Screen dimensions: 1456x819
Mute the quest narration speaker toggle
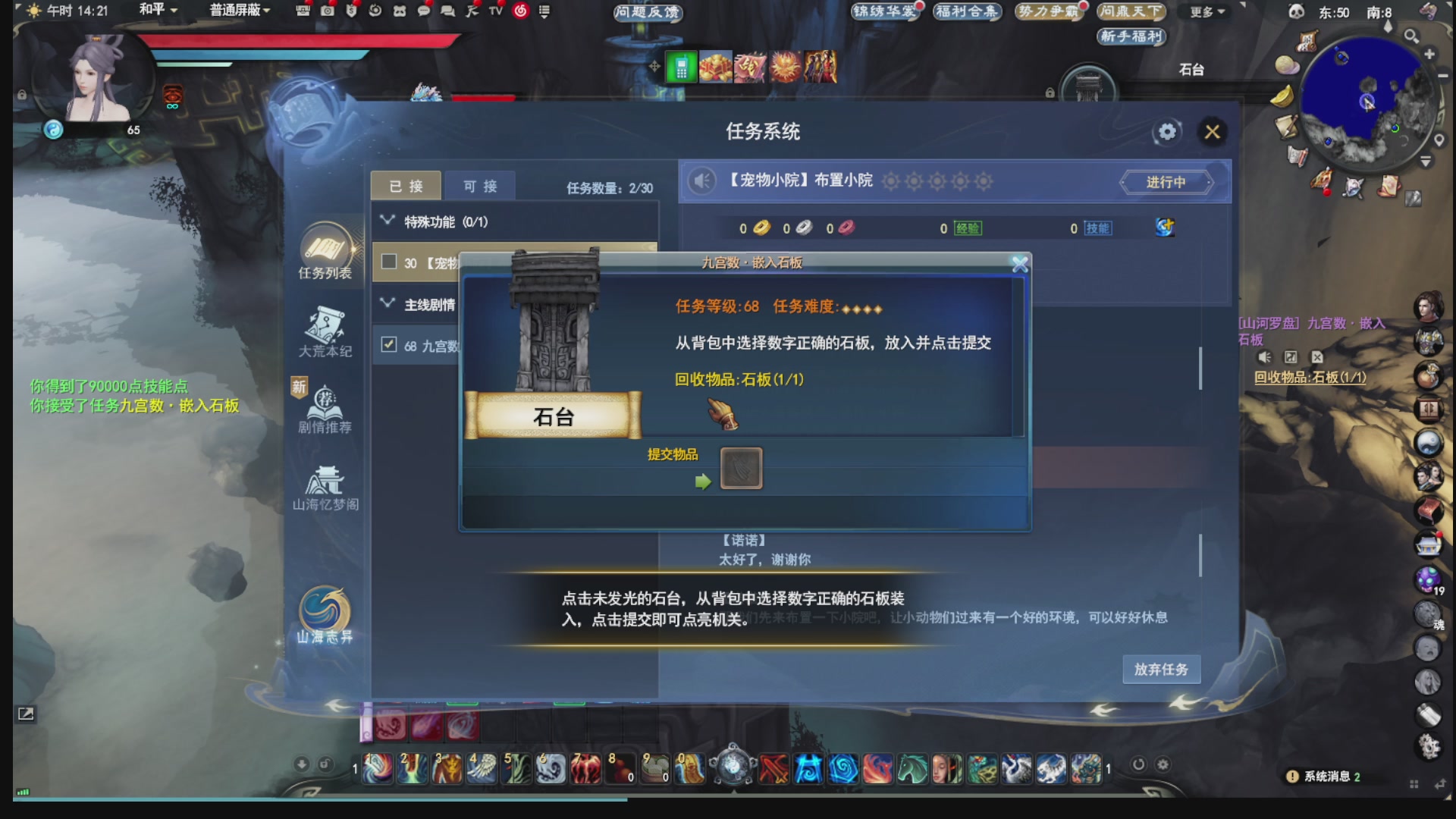pos(703,182)
